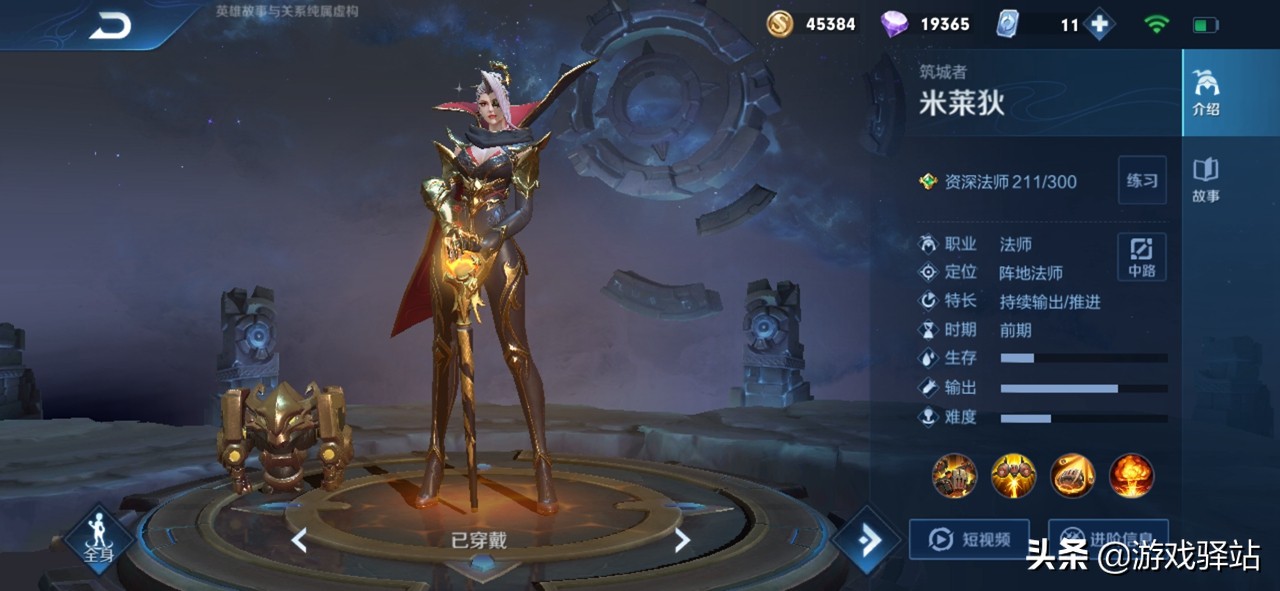The height and width of the screenshot is (591, 1280).
Task: Open the 故事 story tab
Action: point(1206,180)
